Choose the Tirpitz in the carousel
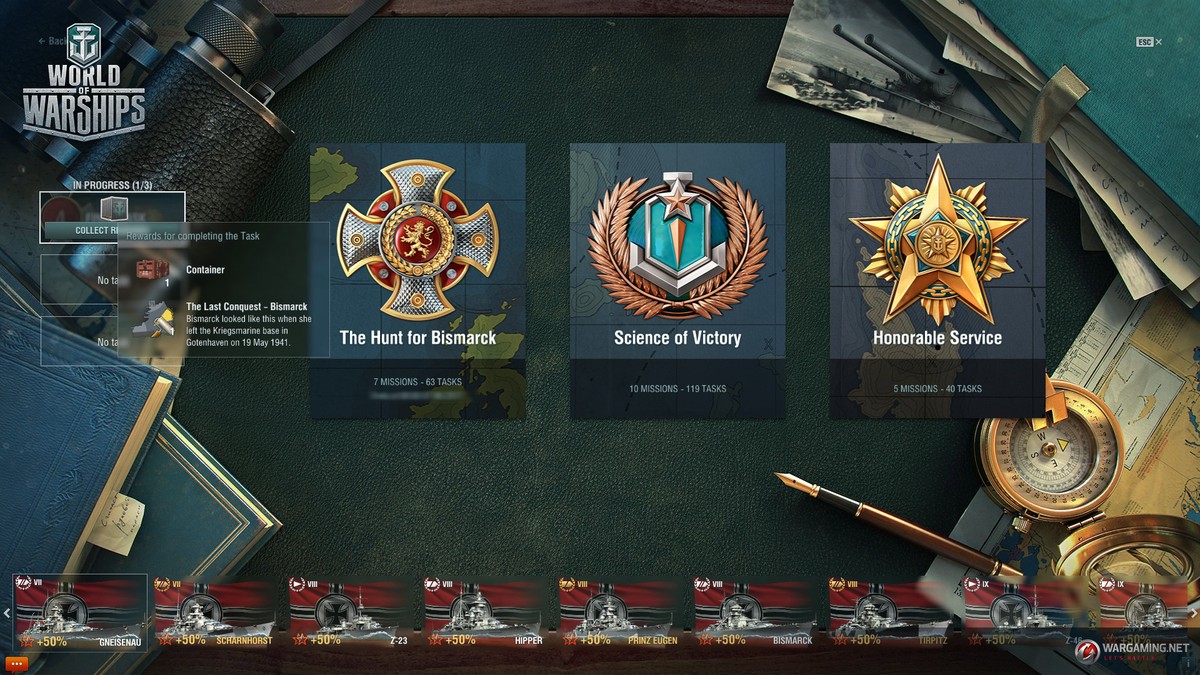This screenshot has height=675, width=1200. click(x=890, y=612)
